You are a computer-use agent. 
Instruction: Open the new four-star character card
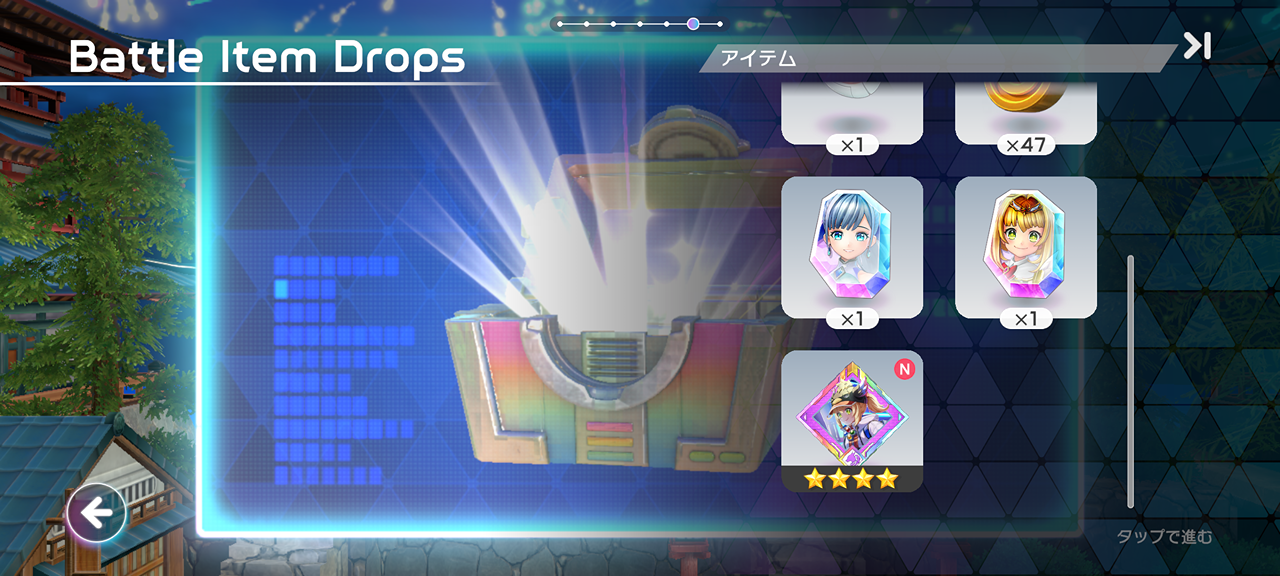(x=852, y=421)
